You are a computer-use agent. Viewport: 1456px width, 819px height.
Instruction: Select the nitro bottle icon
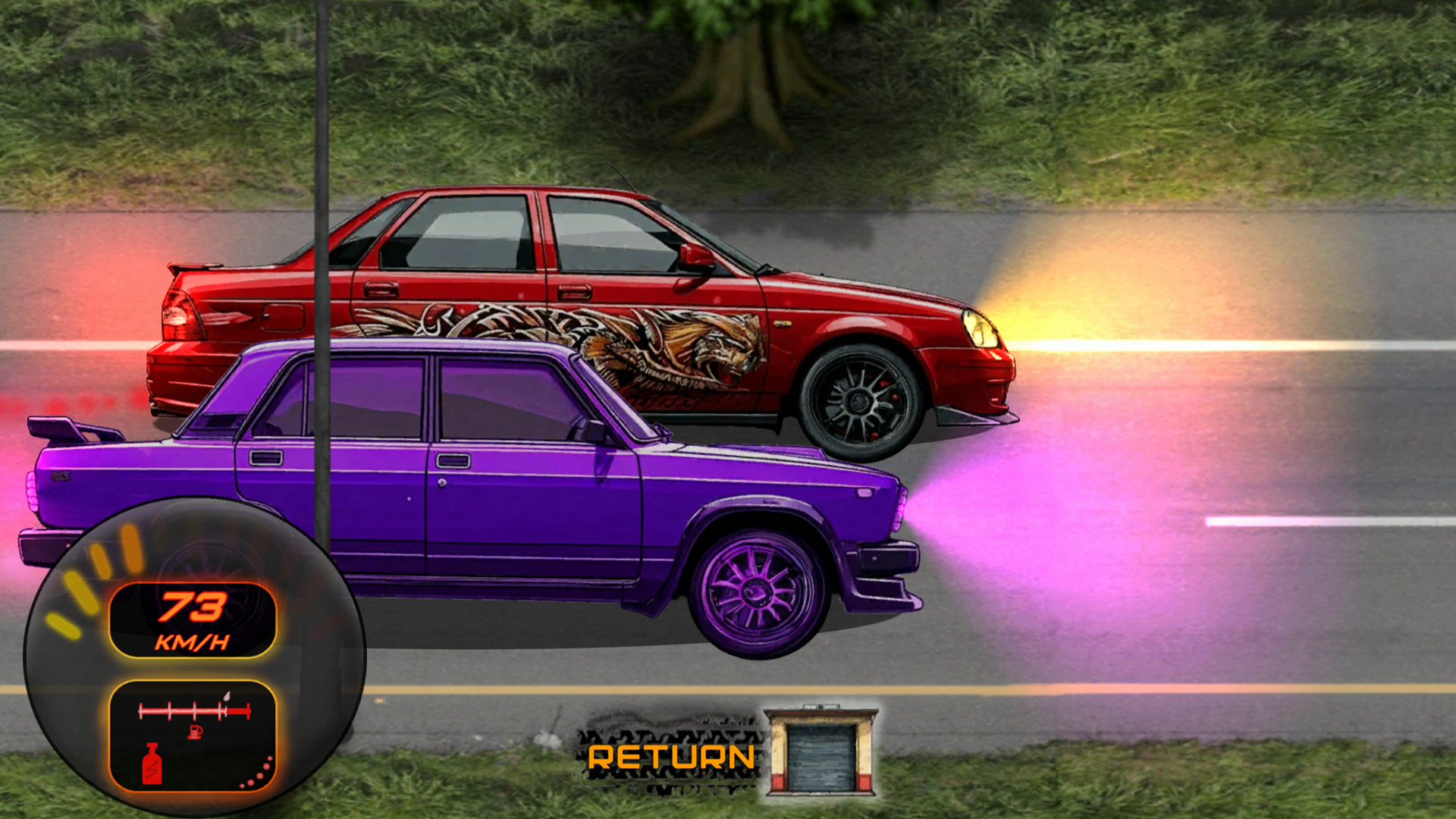point(151,762)
